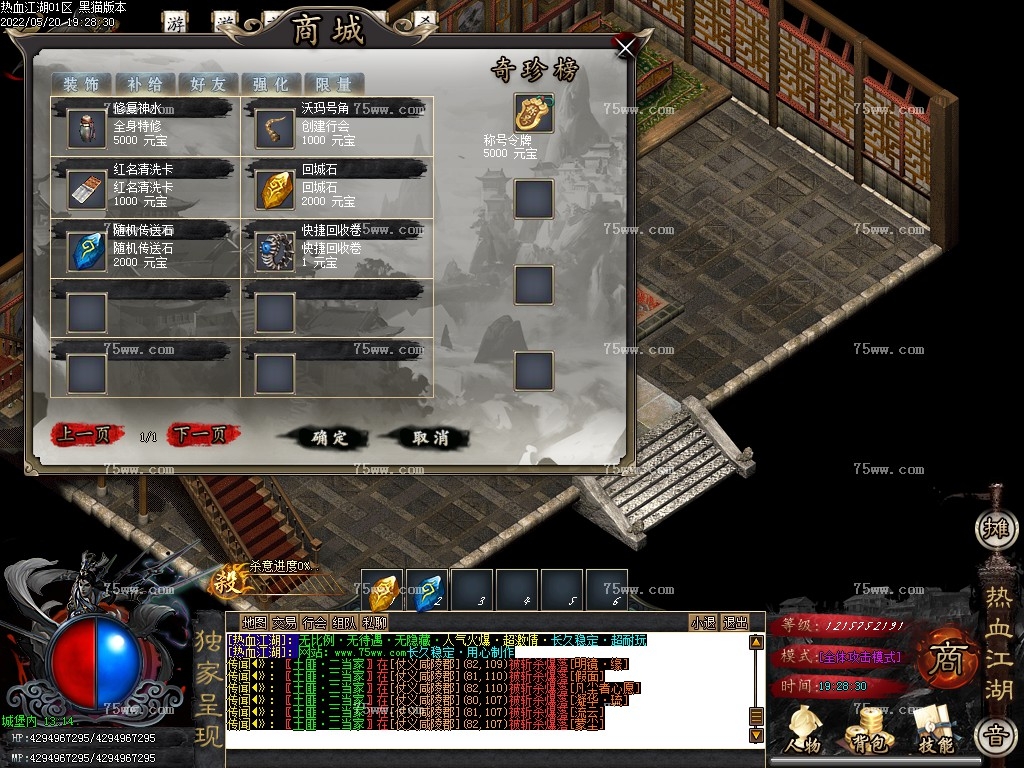This screenshot has width=1024, height=768.
Task: Switch to the 装饰 shop tab
Action: 82,84
